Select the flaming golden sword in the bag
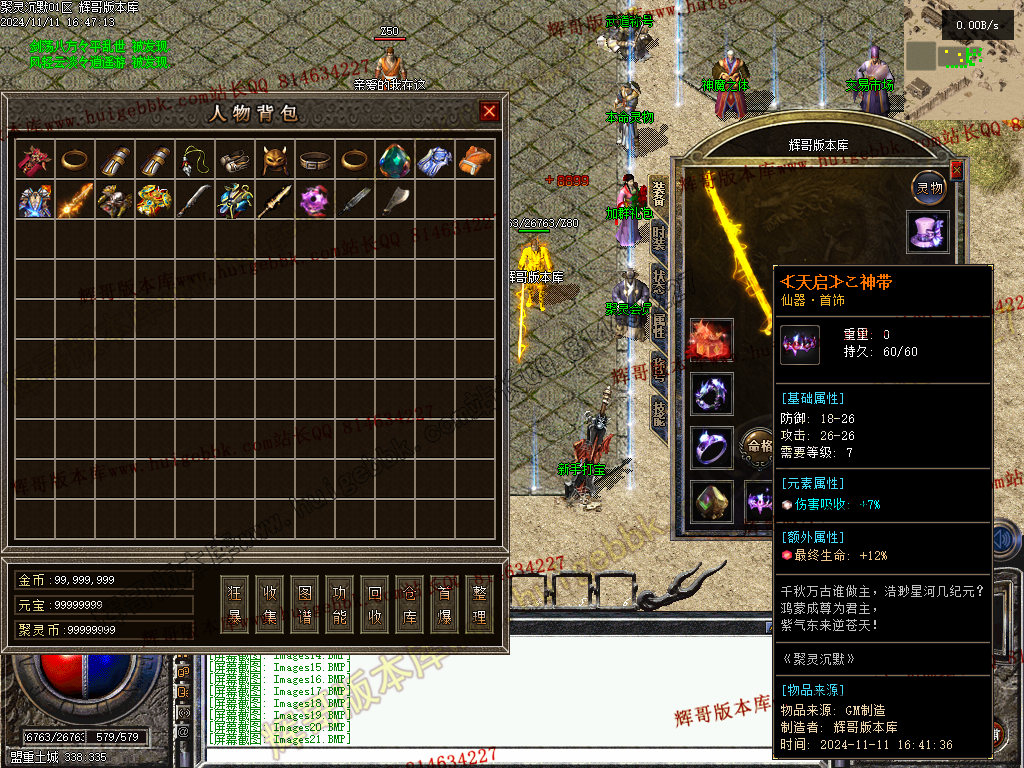Image resolution: width=1024 pixels, height=768 pixels. pyautogui.click(x=75, y=200)
